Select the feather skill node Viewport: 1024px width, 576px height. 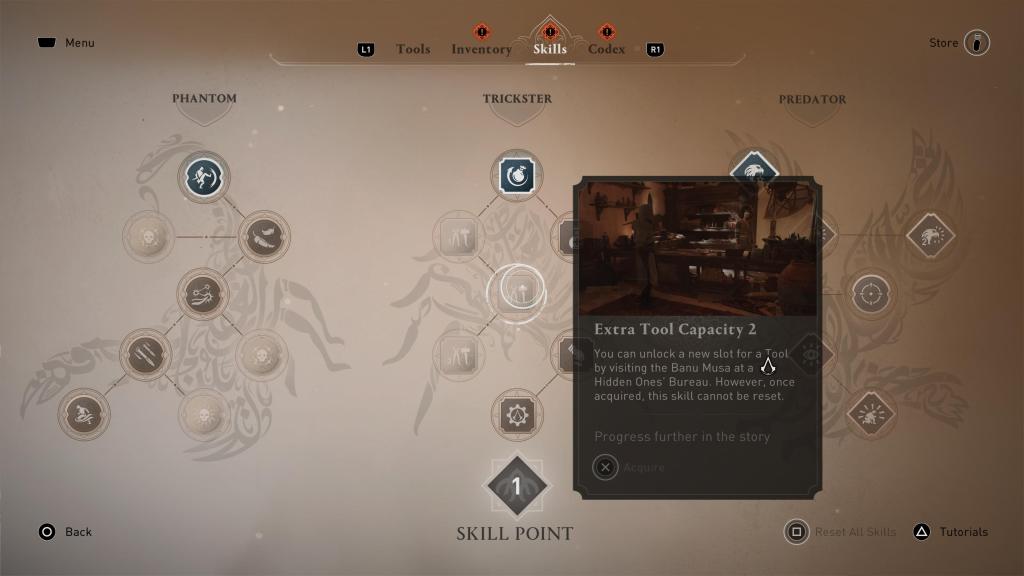click(264, 237)
